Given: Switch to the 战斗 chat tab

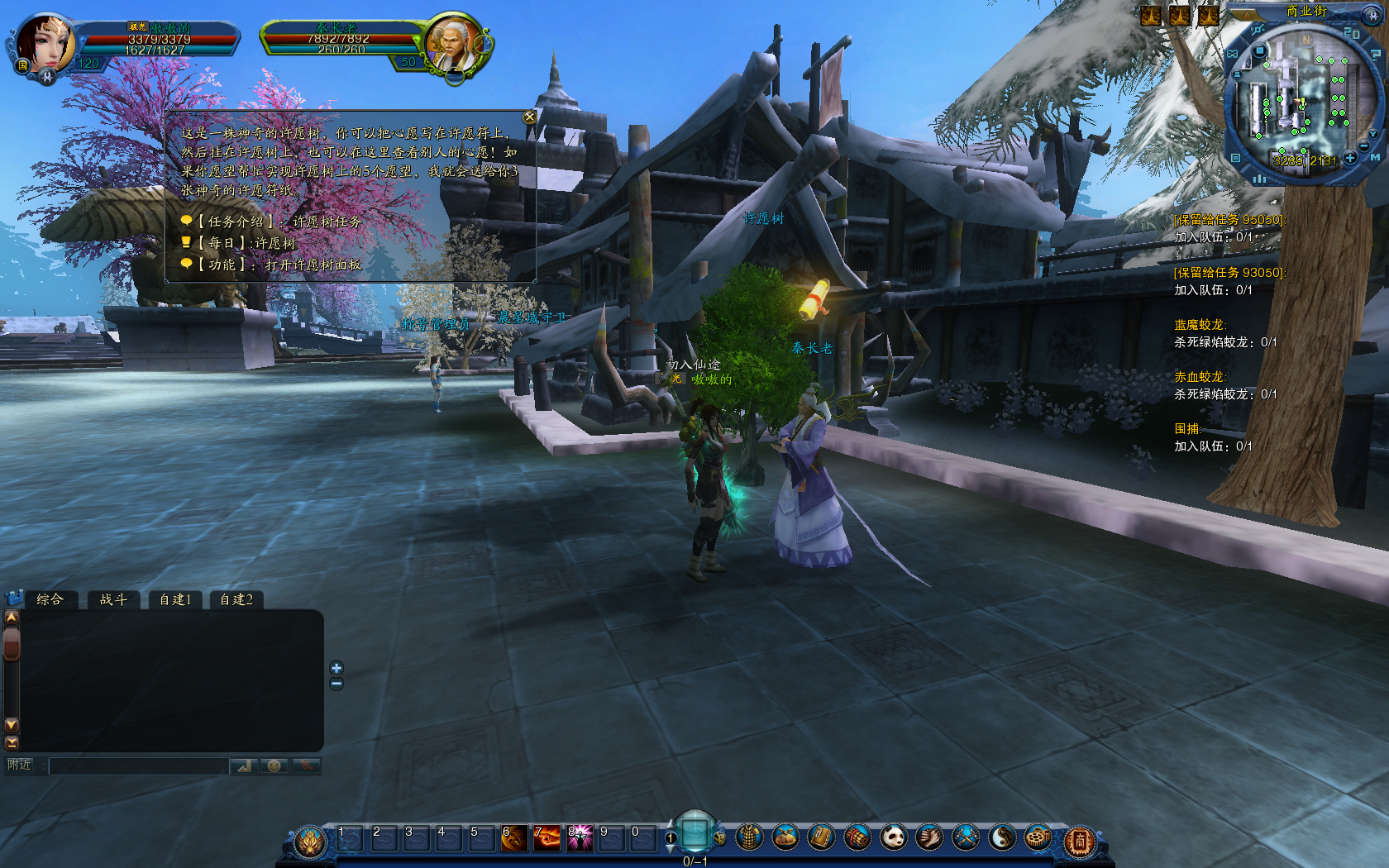Looking at the screenshot, I should [x=113, y=599].
